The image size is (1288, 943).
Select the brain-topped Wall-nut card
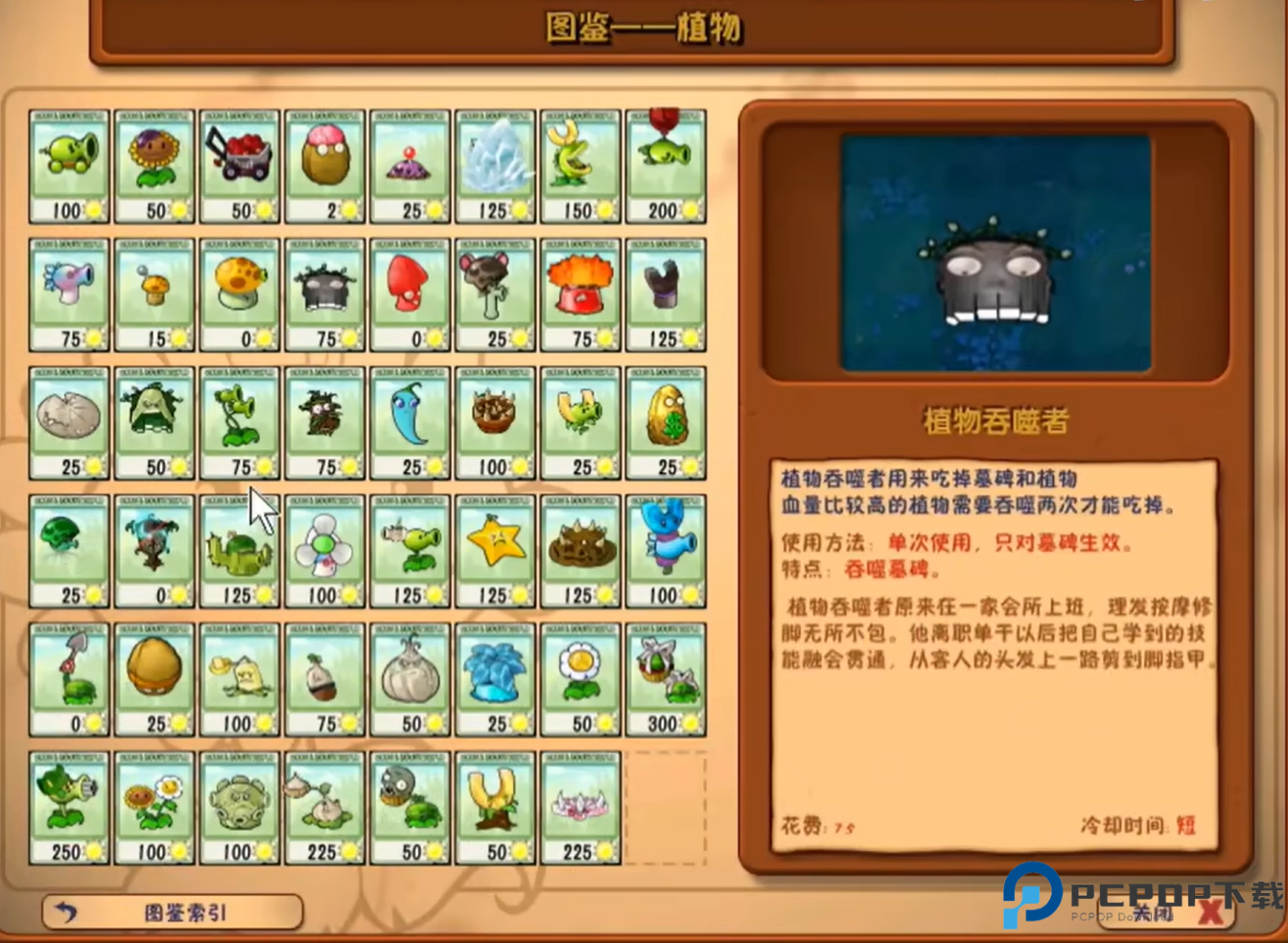(x=323, y=163)
